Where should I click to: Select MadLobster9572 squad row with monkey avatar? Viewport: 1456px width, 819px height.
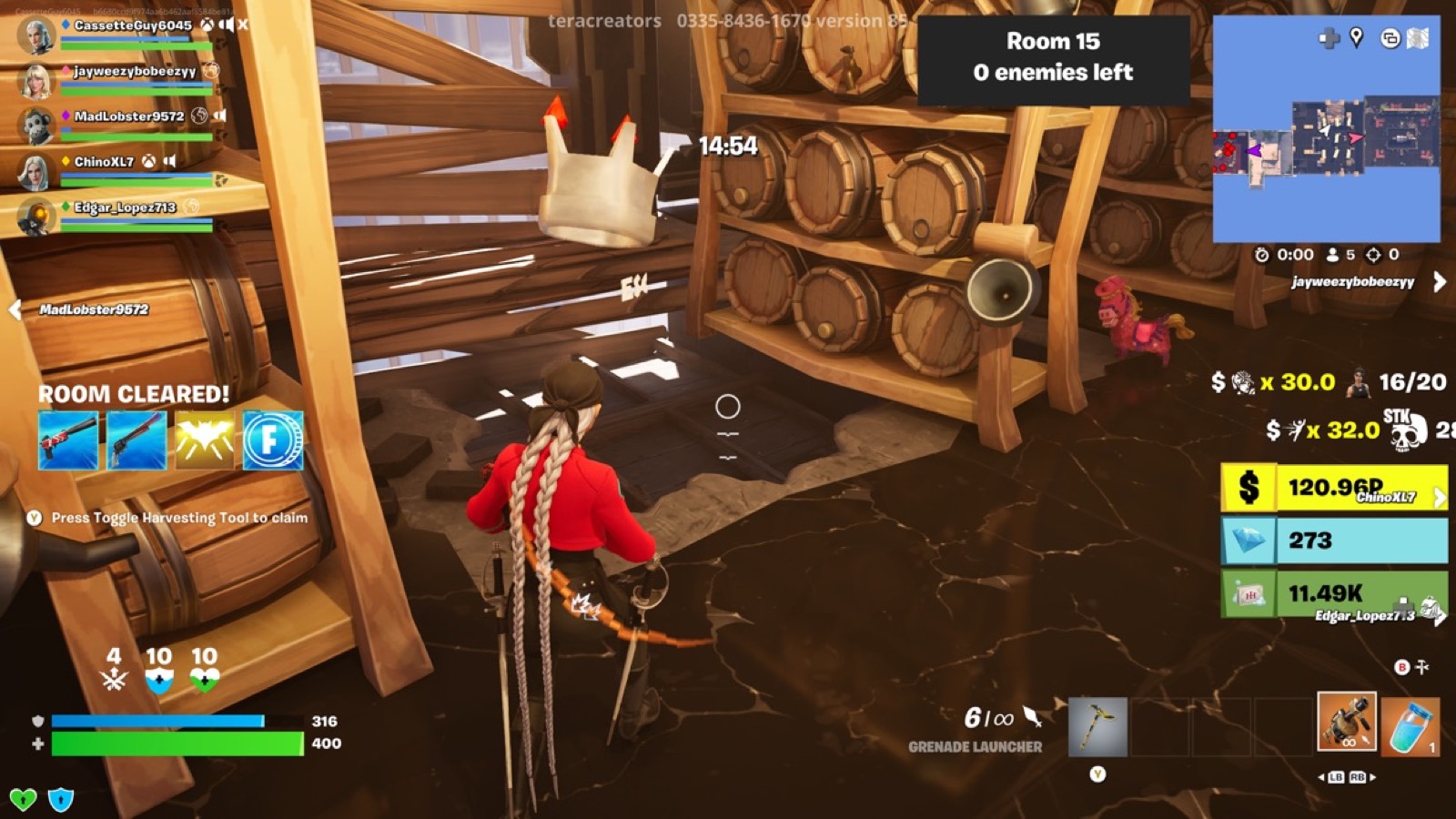(128, 116)
